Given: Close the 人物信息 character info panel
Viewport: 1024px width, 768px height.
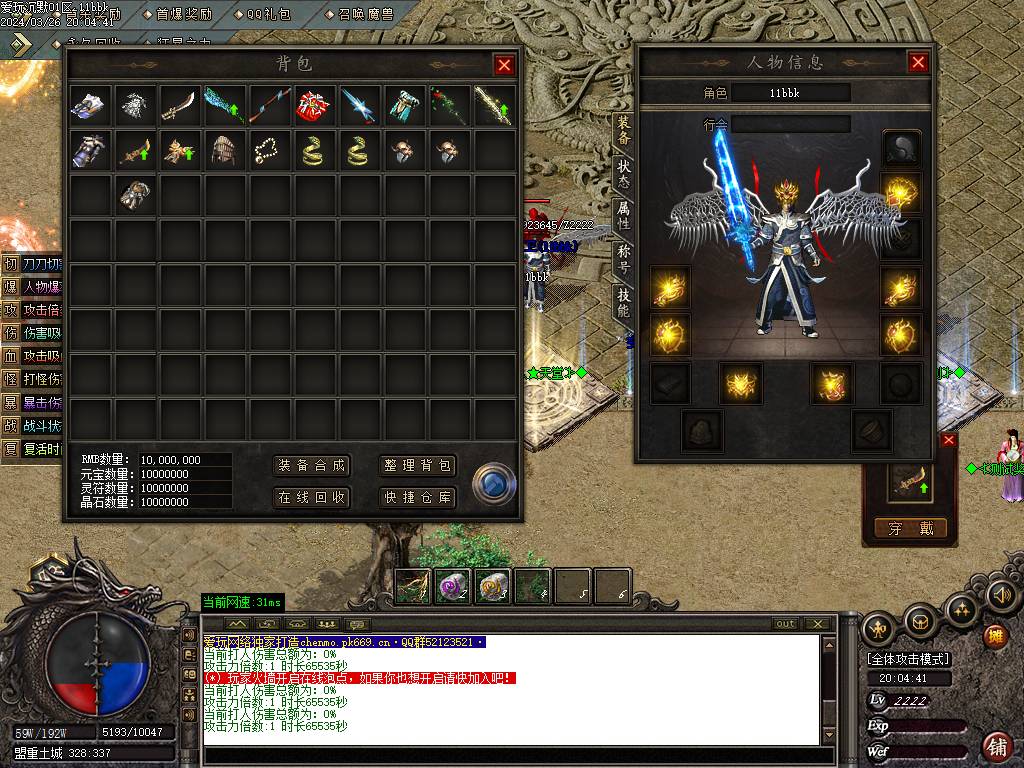Looking at the screenshot, I should 918,62.
